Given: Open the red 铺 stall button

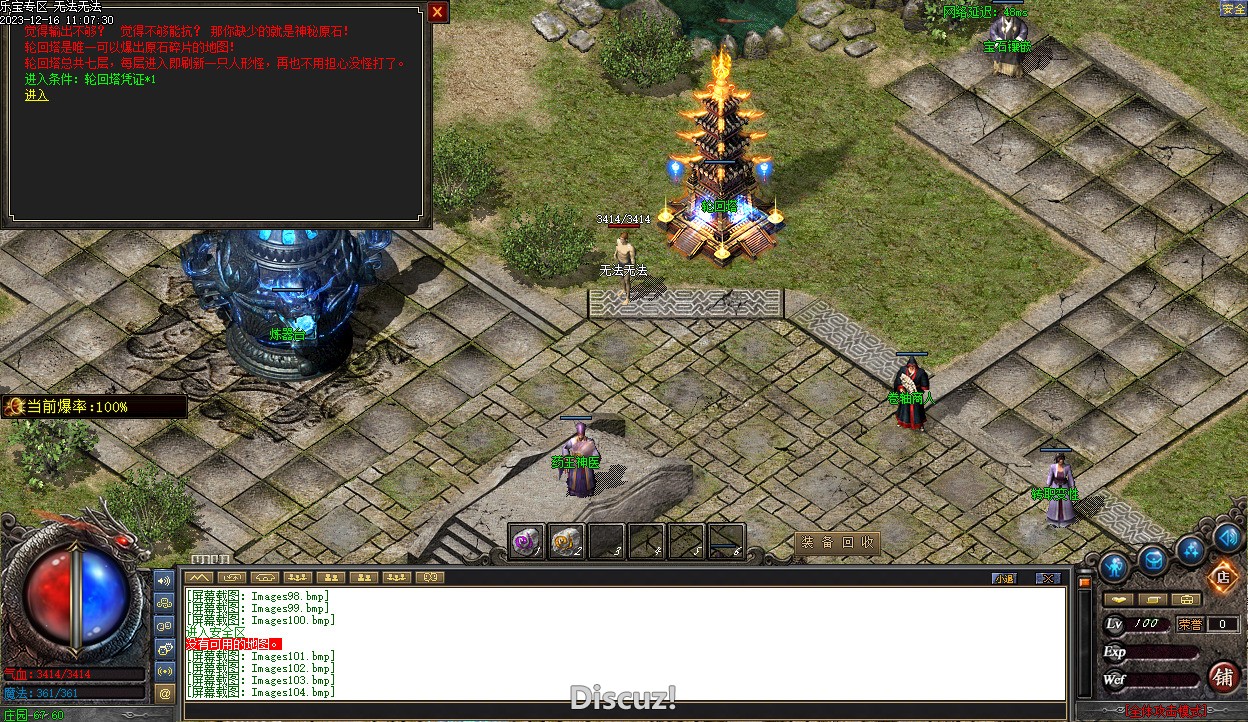Looking at the screenshot, I should [x=1223, y=677].
